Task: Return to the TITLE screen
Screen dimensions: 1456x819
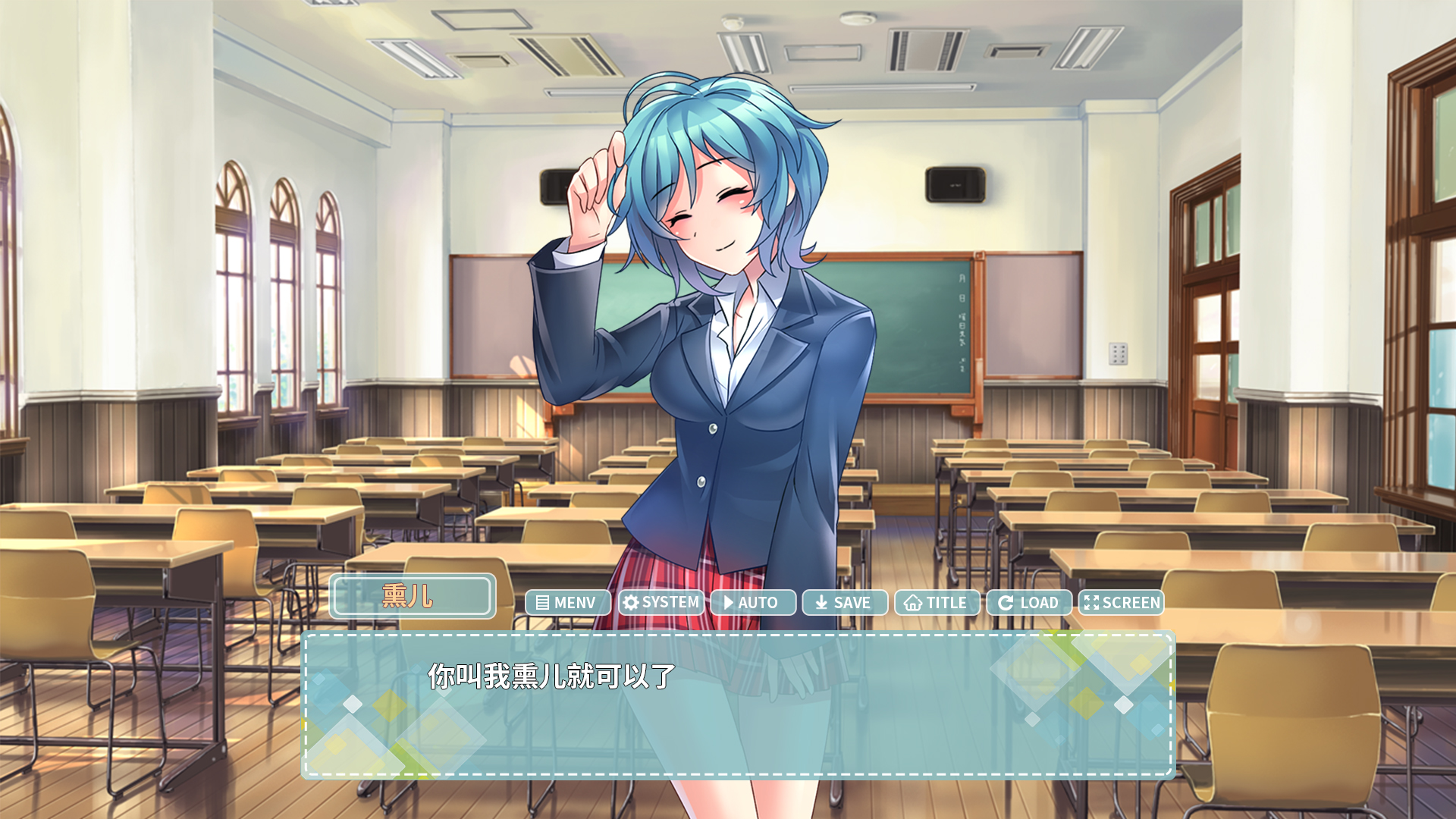Action: coord(937,603)
